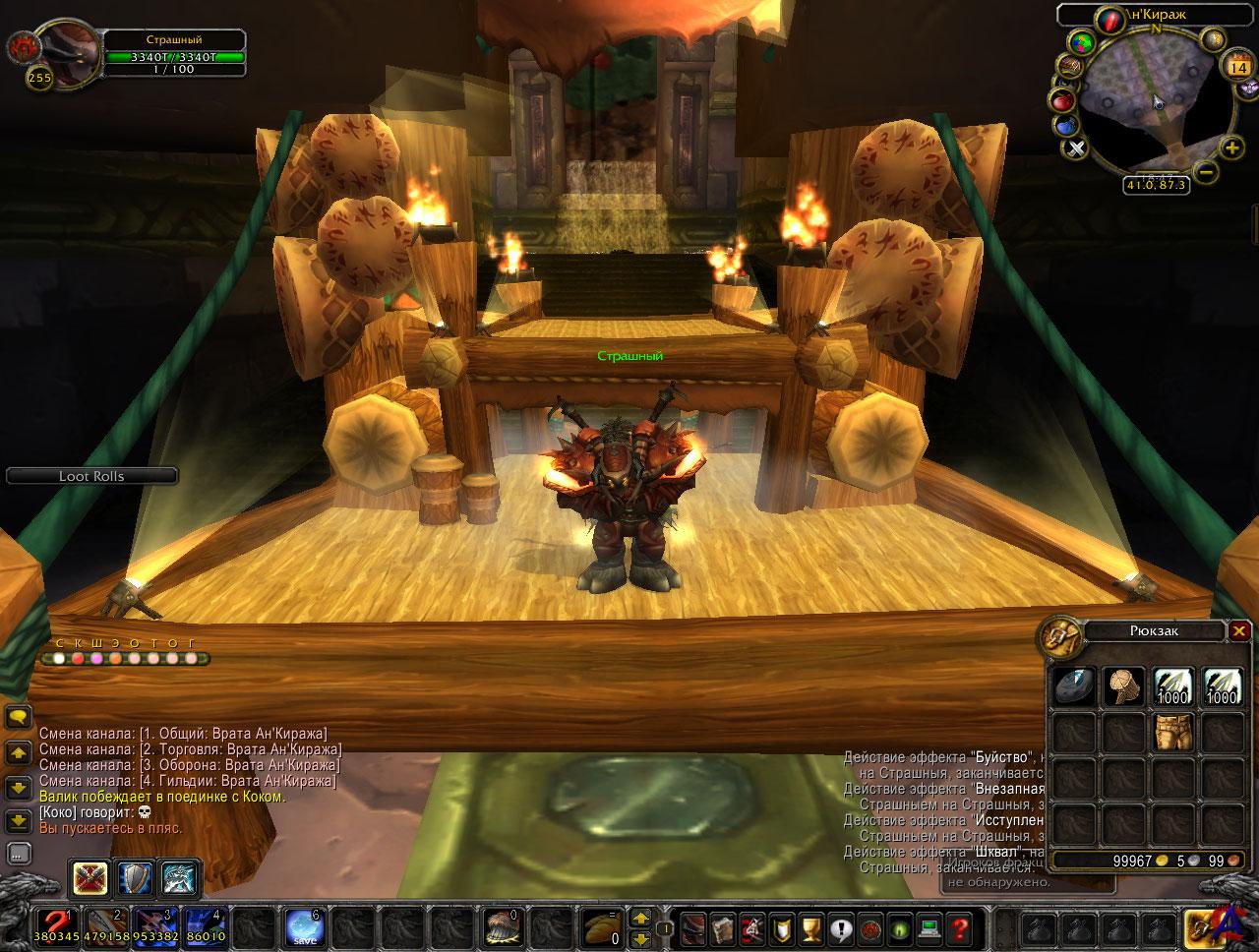The height and width of the screenshot is (952, 1259).
Task: Open the main menu computer icon
Action: point(930,927)
